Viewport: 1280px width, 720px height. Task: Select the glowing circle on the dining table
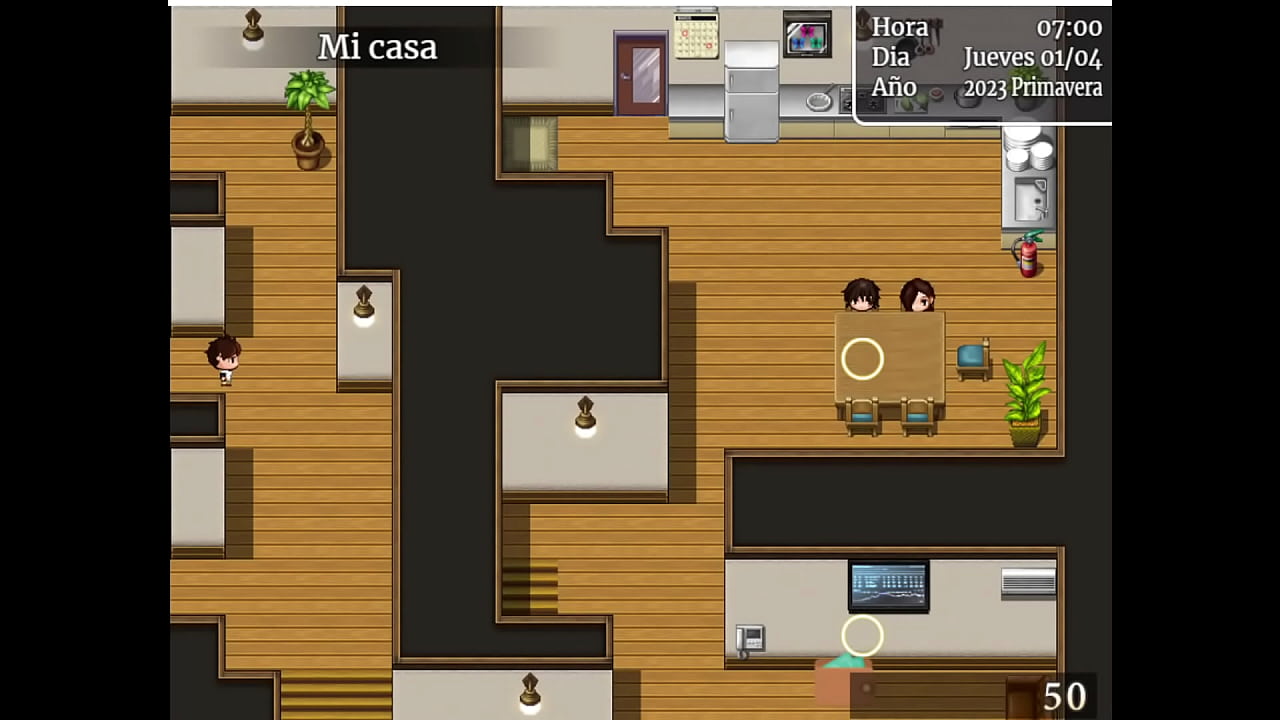click(x=862, y=360)
